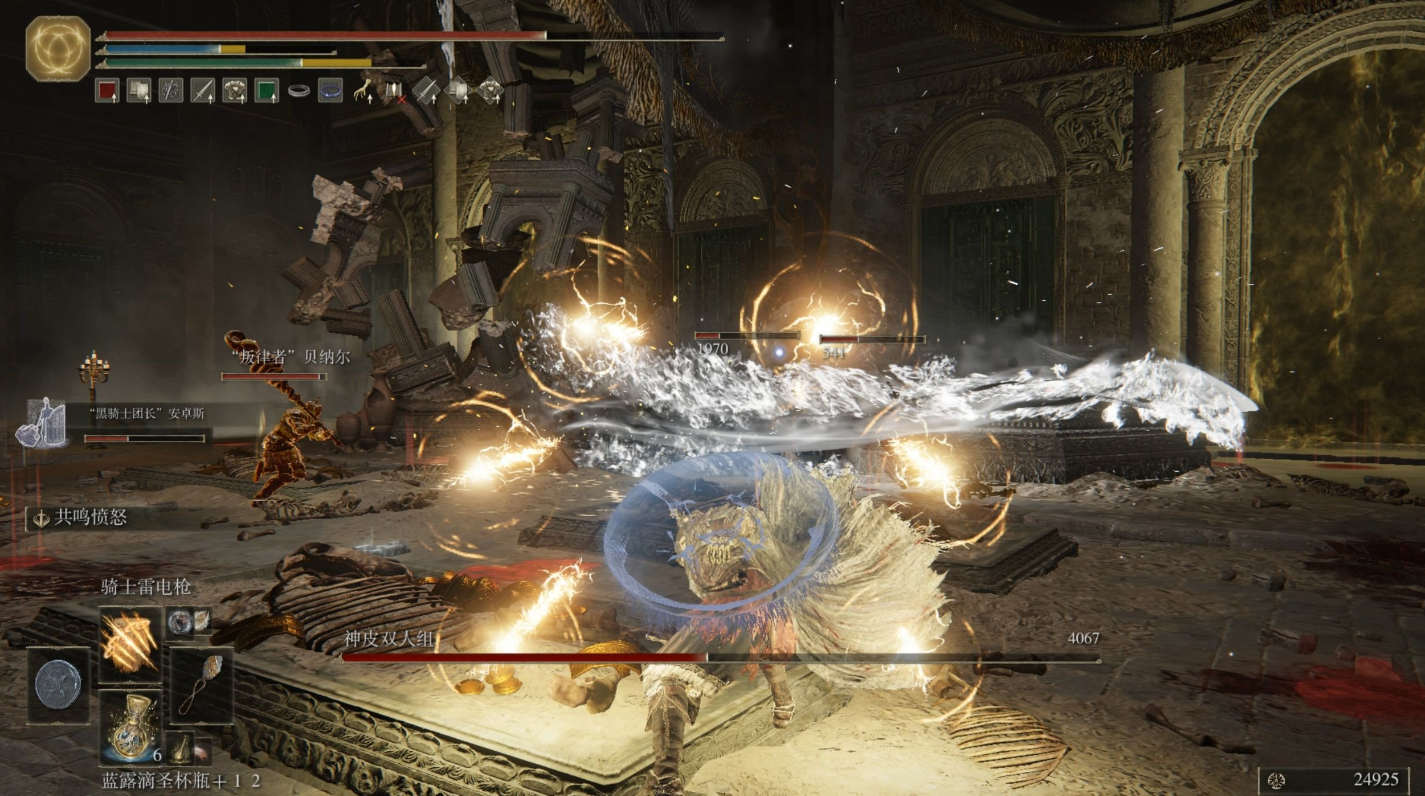This screenshot has width=1425, height=796.
Task: Click the book debuff icon with red X
Action: tap(394, 91)
